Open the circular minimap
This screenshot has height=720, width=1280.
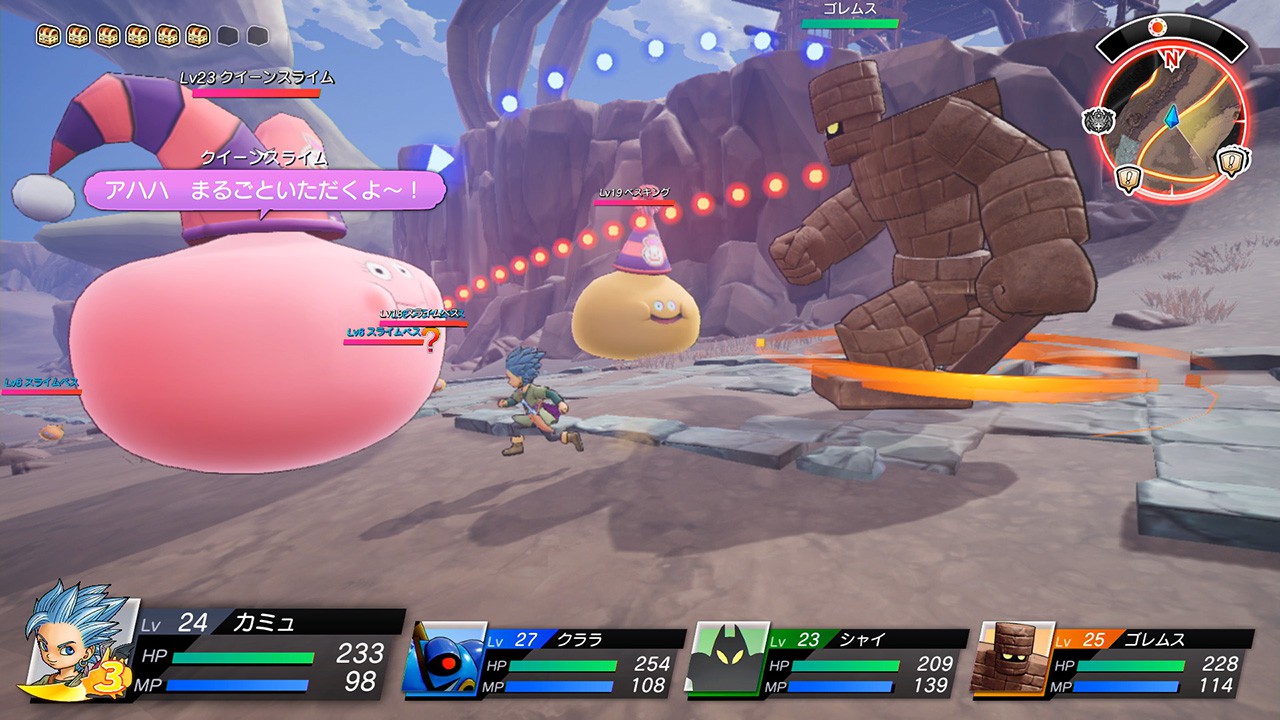tap(1172, 118)
